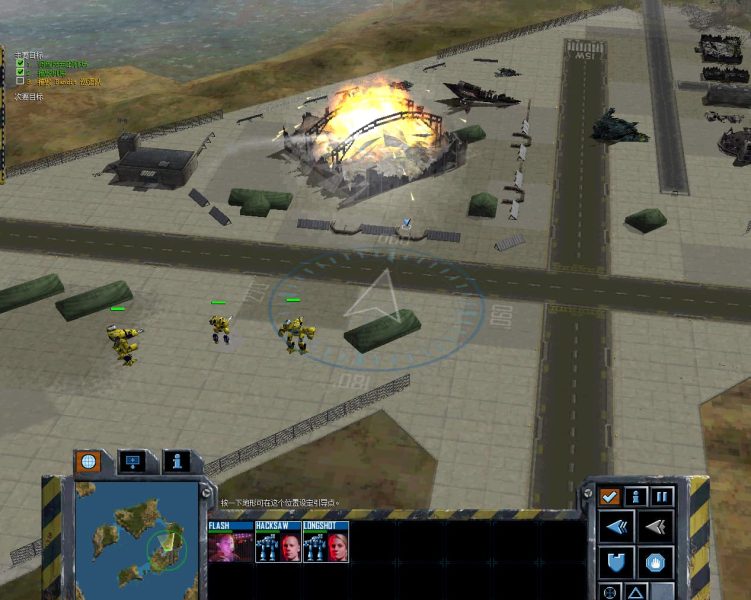Screen dimensions: 751x600
Task: Open the info button in command panel
Action: point(635,496)
